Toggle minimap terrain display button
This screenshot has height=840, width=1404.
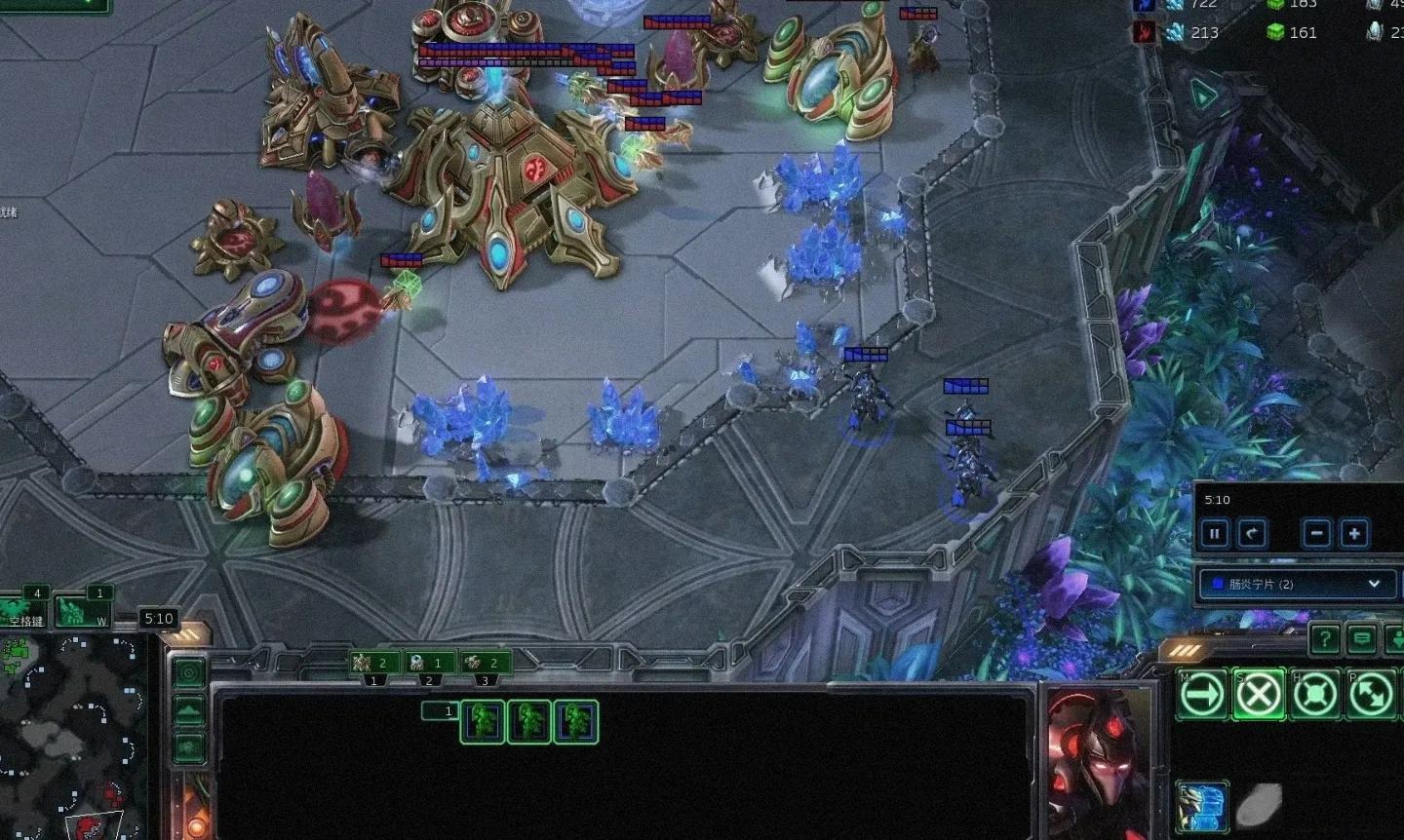click(x=189, y=710)
